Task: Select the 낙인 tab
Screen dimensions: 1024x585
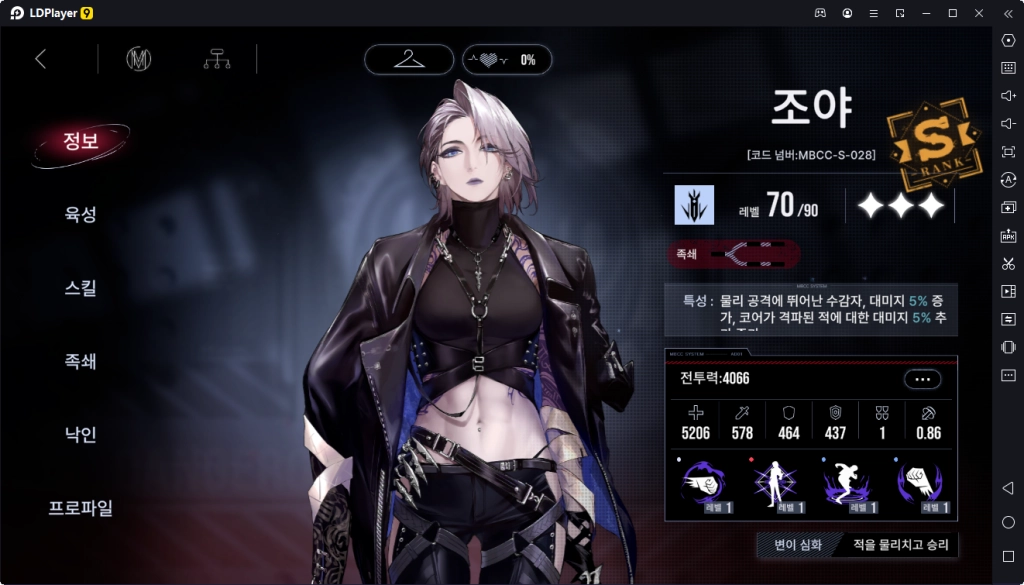Action: [x=80, y=435]
